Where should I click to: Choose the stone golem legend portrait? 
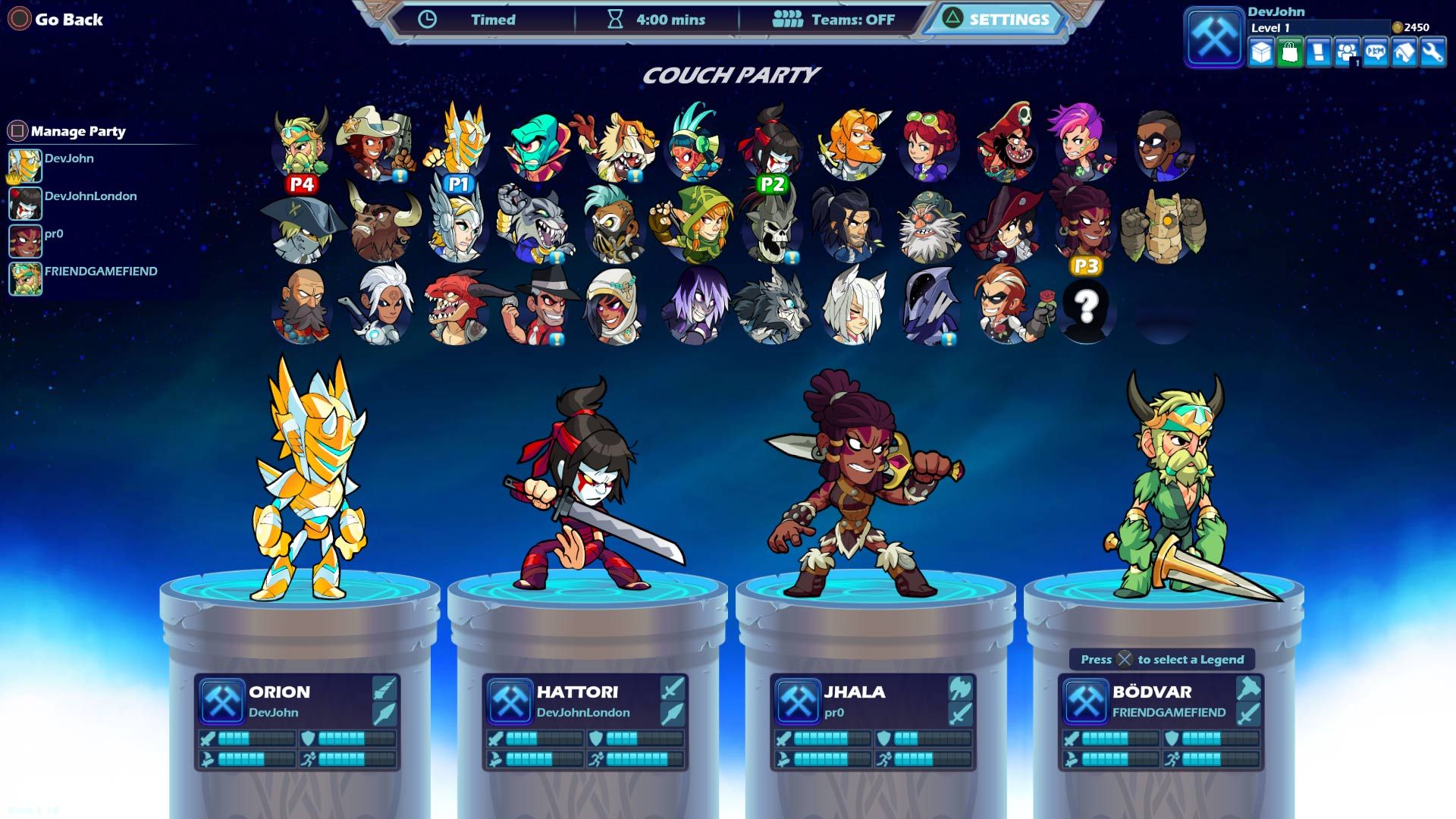(x=1163, y=225)
